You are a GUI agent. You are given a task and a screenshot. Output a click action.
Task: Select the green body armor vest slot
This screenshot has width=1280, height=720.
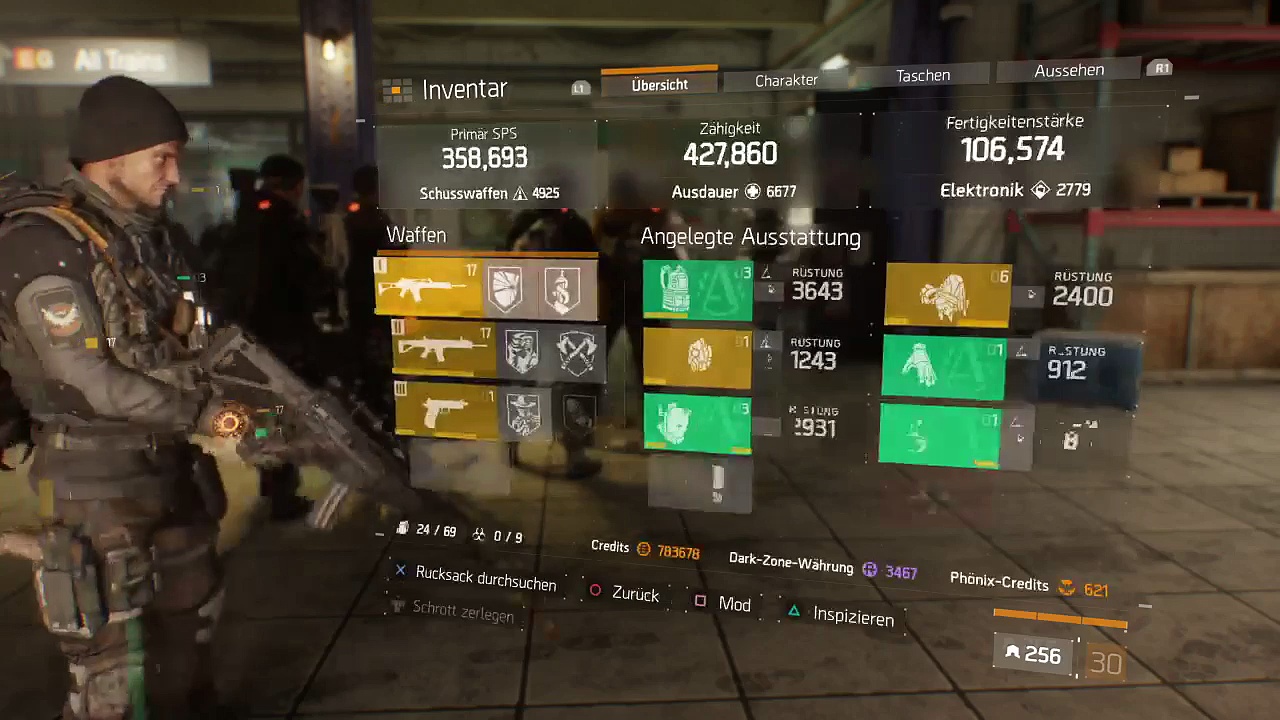[x=697, y=291]
